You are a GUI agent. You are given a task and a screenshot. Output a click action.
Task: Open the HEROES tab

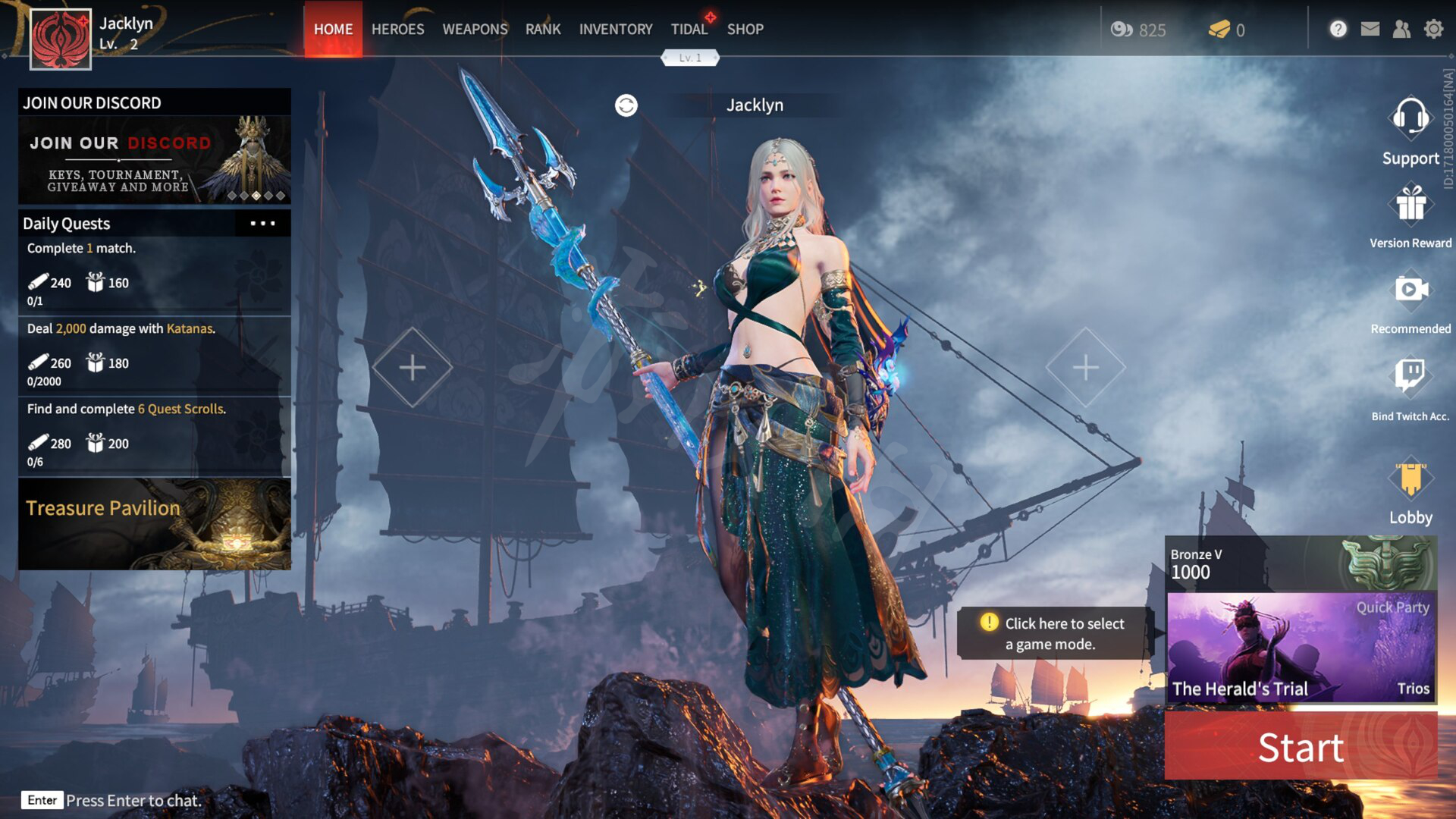(x=397, y=30)
